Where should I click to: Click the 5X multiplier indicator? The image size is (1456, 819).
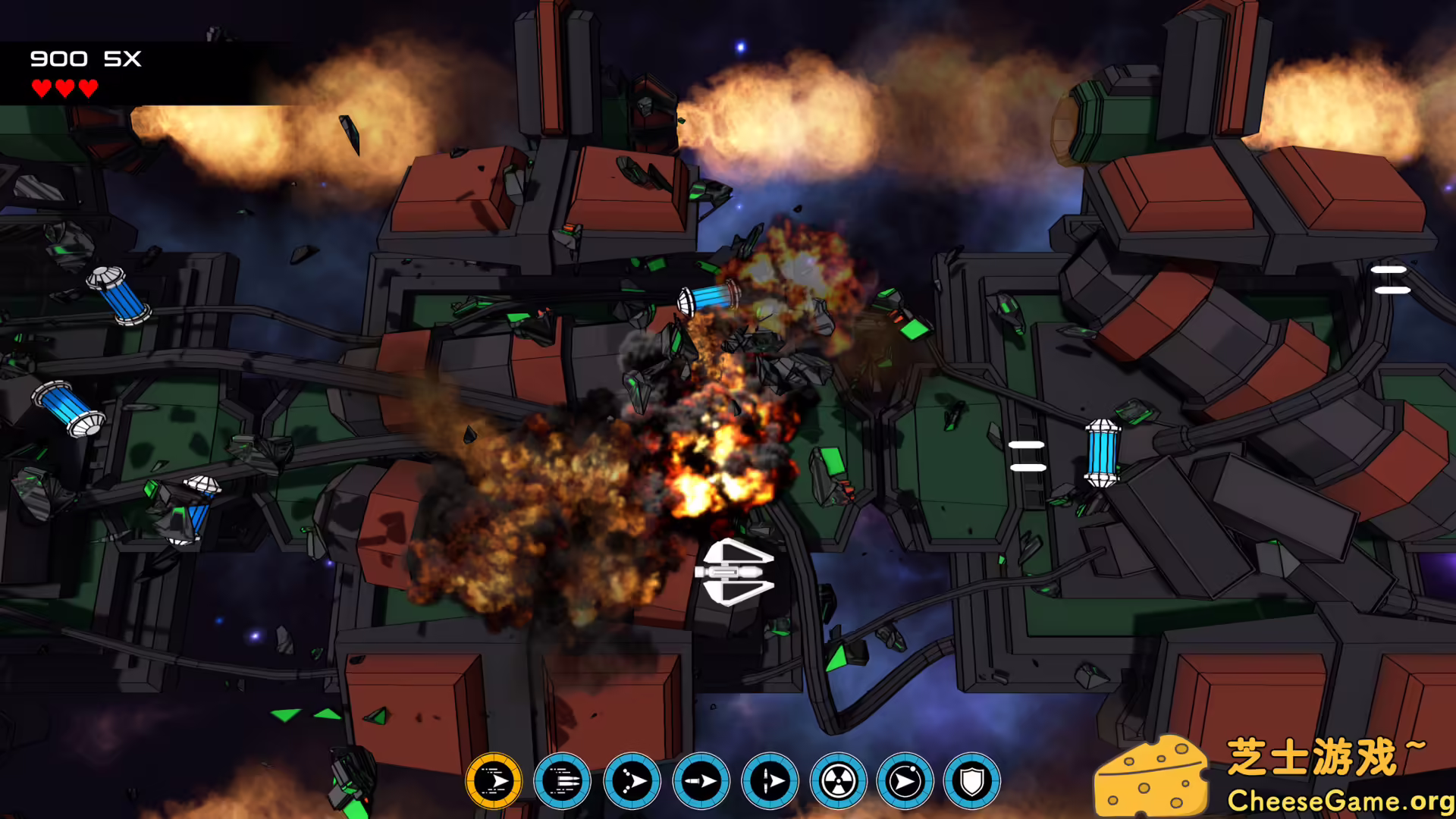(124, 58)
